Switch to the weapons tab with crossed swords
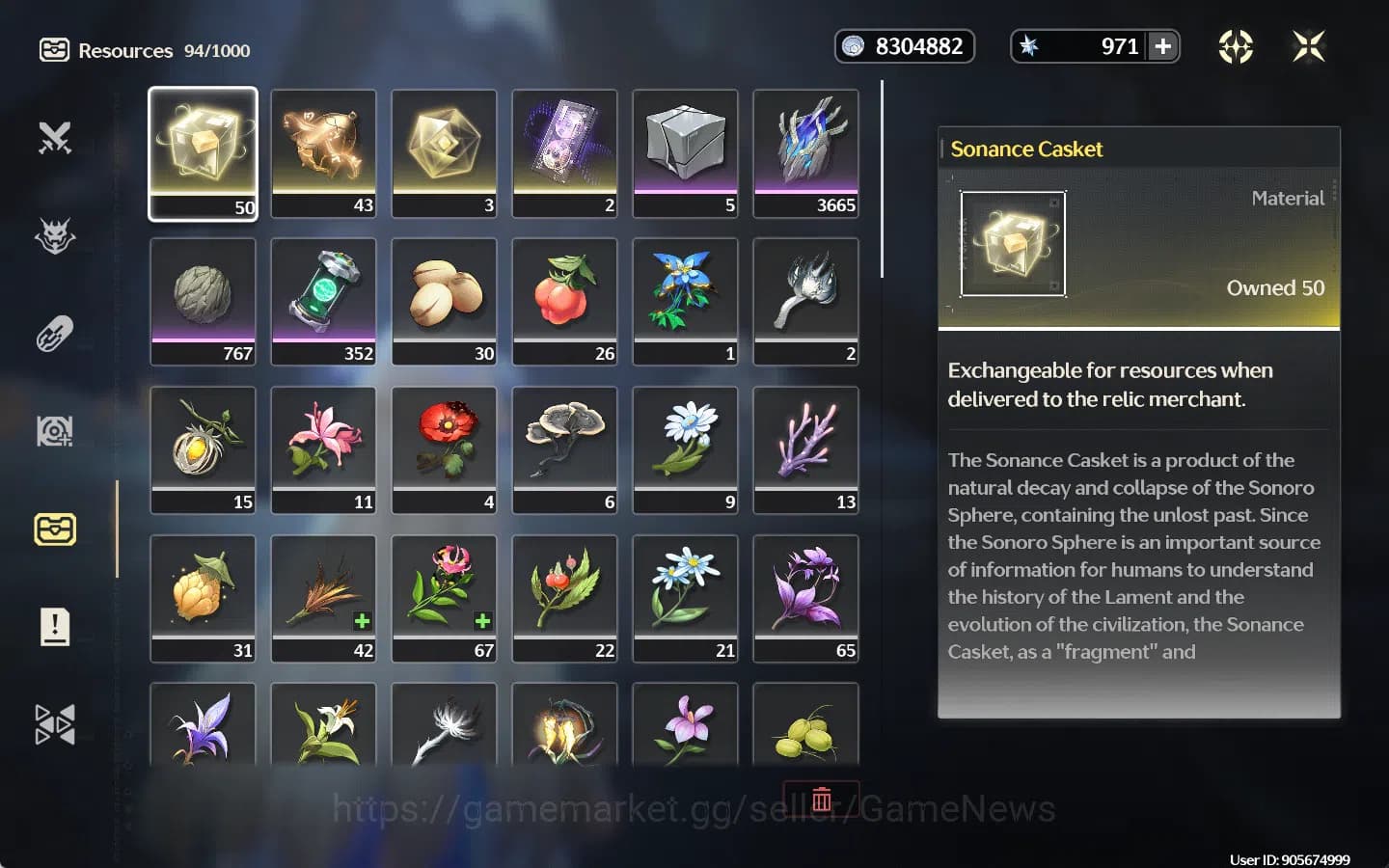The width and height of the screenshot is (1389, 868). (55, 138)
